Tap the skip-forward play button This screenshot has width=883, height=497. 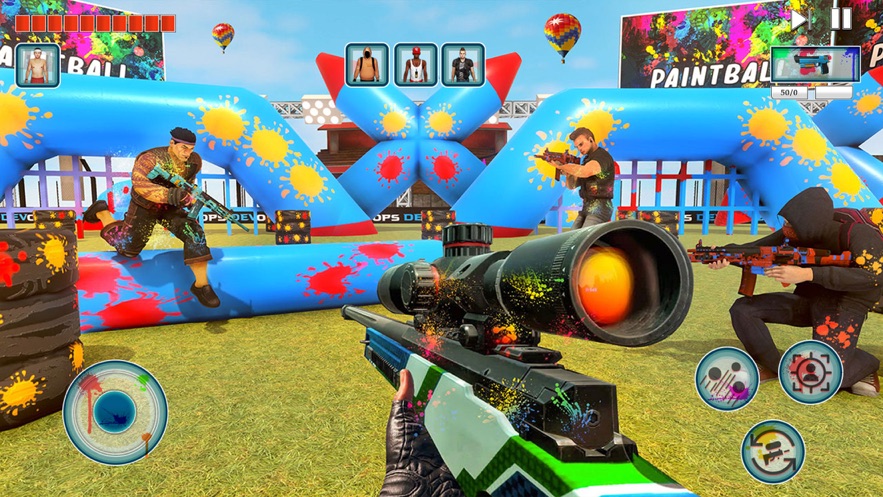tap(799, 19)
